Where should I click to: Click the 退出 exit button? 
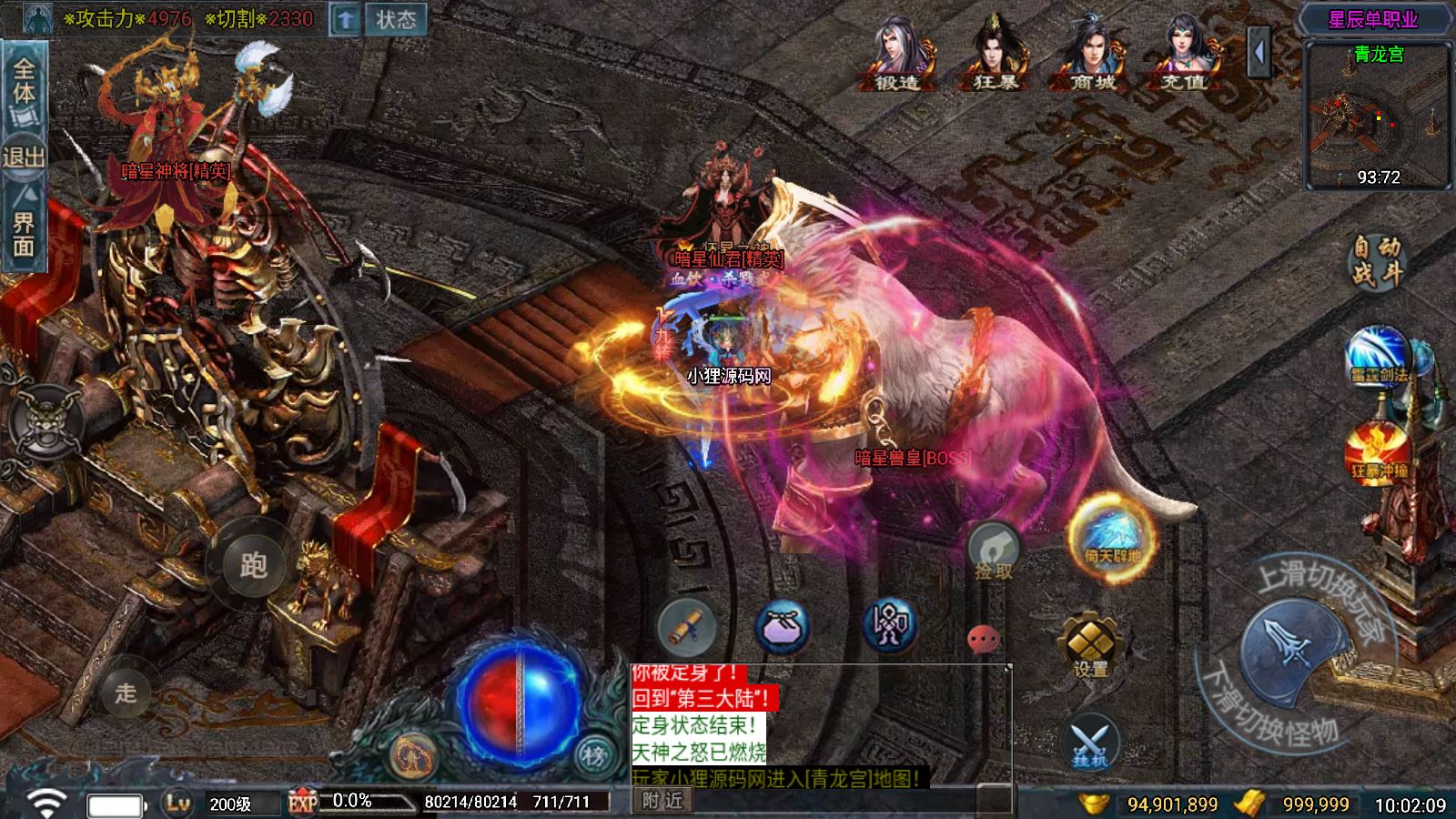point(23,157)
